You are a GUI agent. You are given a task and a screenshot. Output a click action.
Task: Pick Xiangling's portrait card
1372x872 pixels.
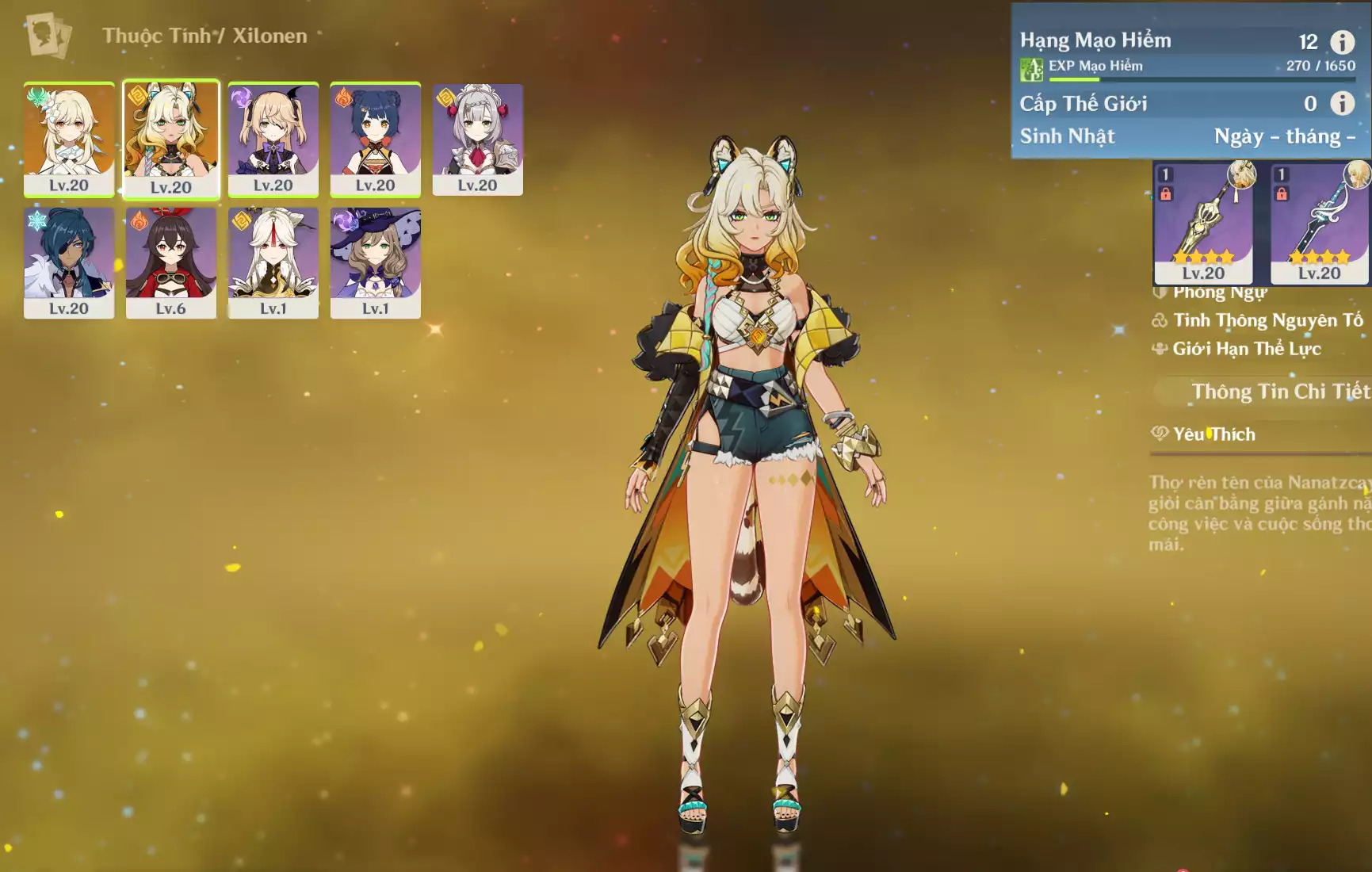[x=375, y=139]
